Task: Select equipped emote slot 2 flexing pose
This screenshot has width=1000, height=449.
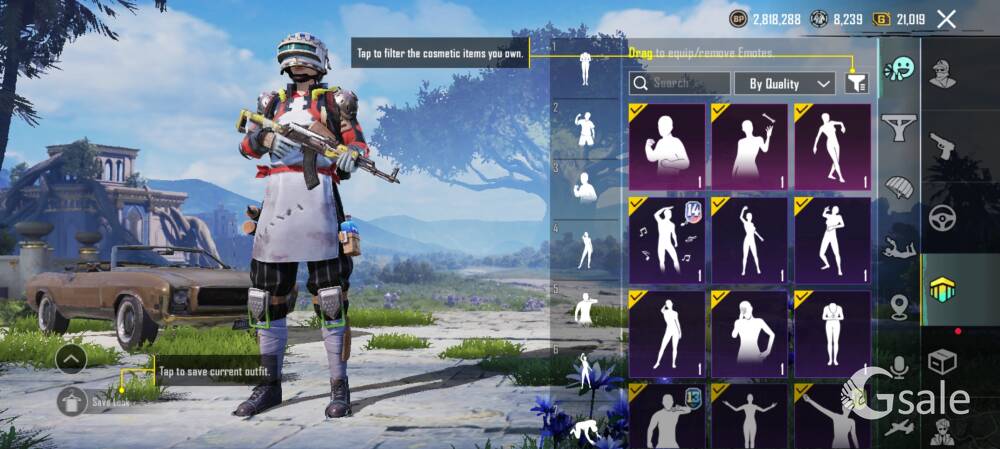Action: pyautogui.click(x=585, y=128)
